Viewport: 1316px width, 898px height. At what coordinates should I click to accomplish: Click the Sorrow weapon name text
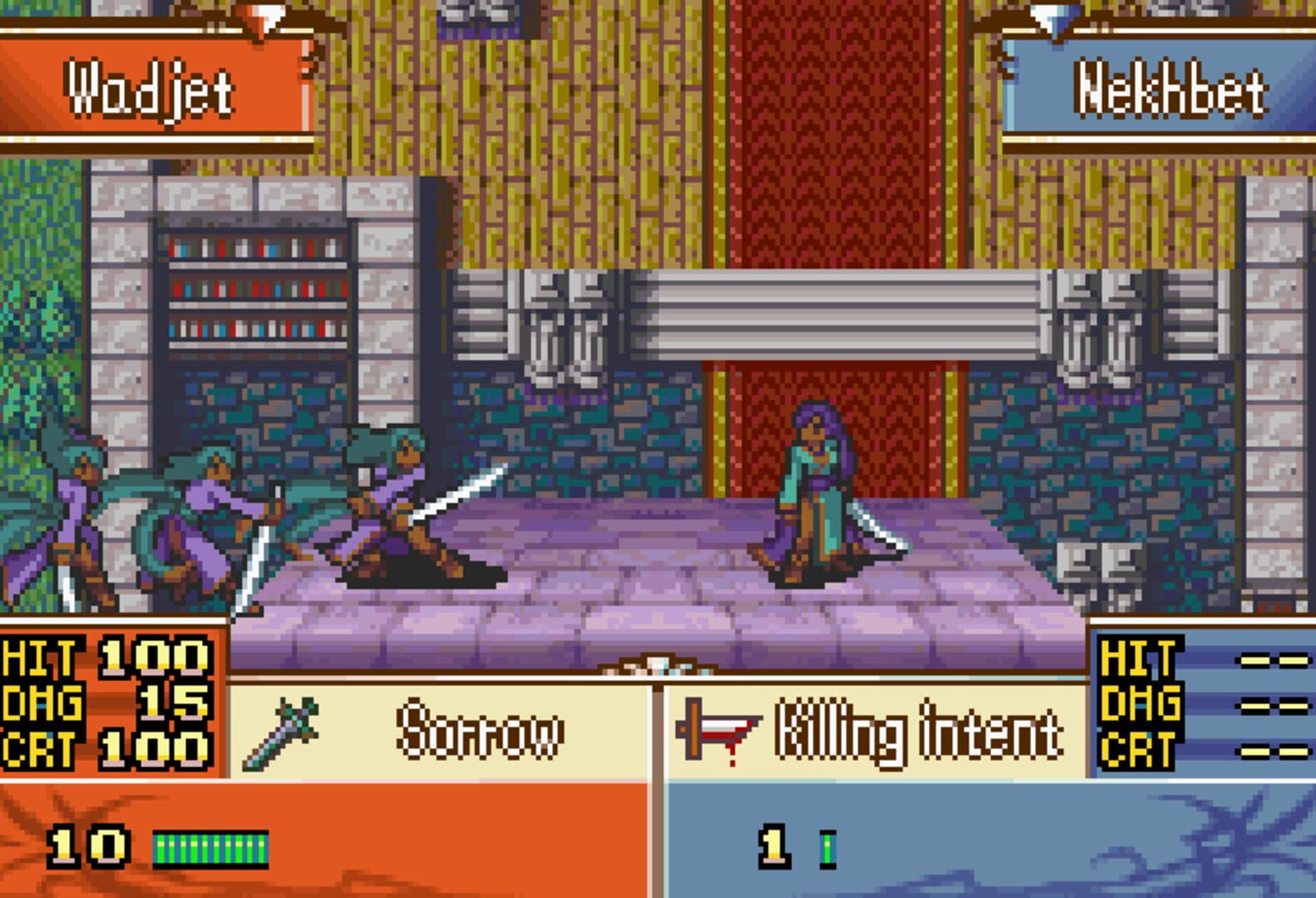(x=482, y=730)
